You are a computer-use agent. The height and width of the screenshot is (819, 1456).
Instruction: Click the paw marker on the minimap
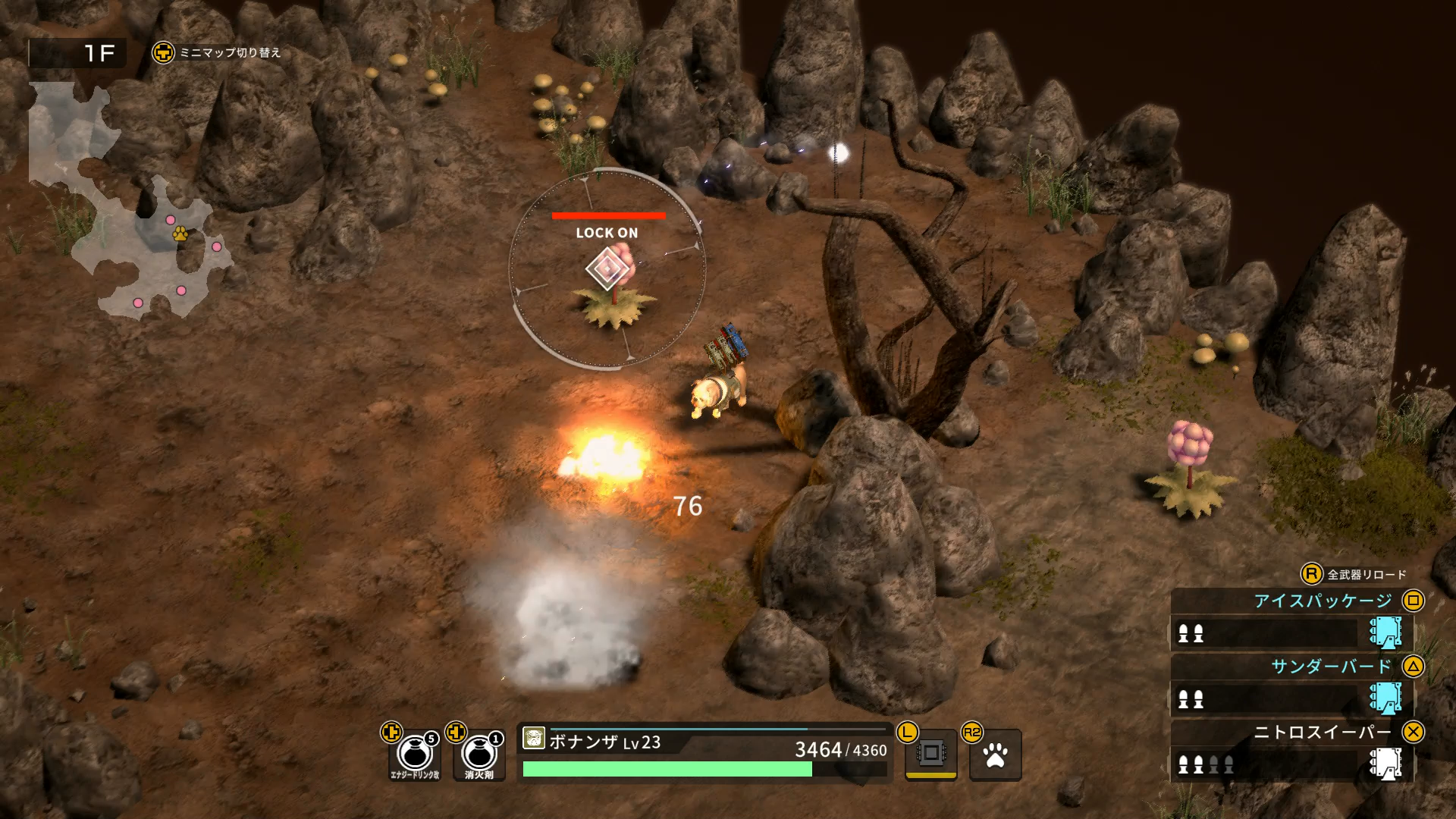180,234
